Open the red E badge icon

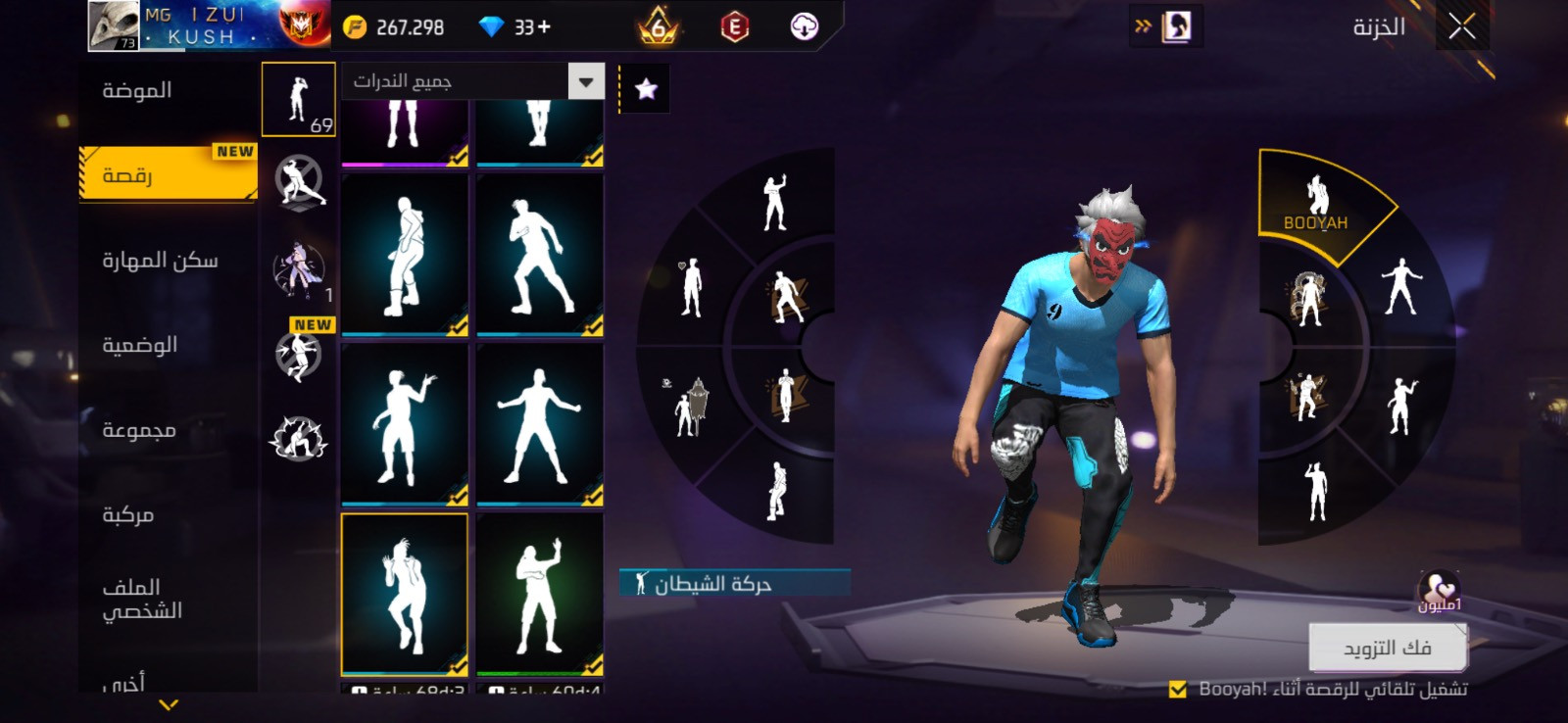[x=734, y=27]
